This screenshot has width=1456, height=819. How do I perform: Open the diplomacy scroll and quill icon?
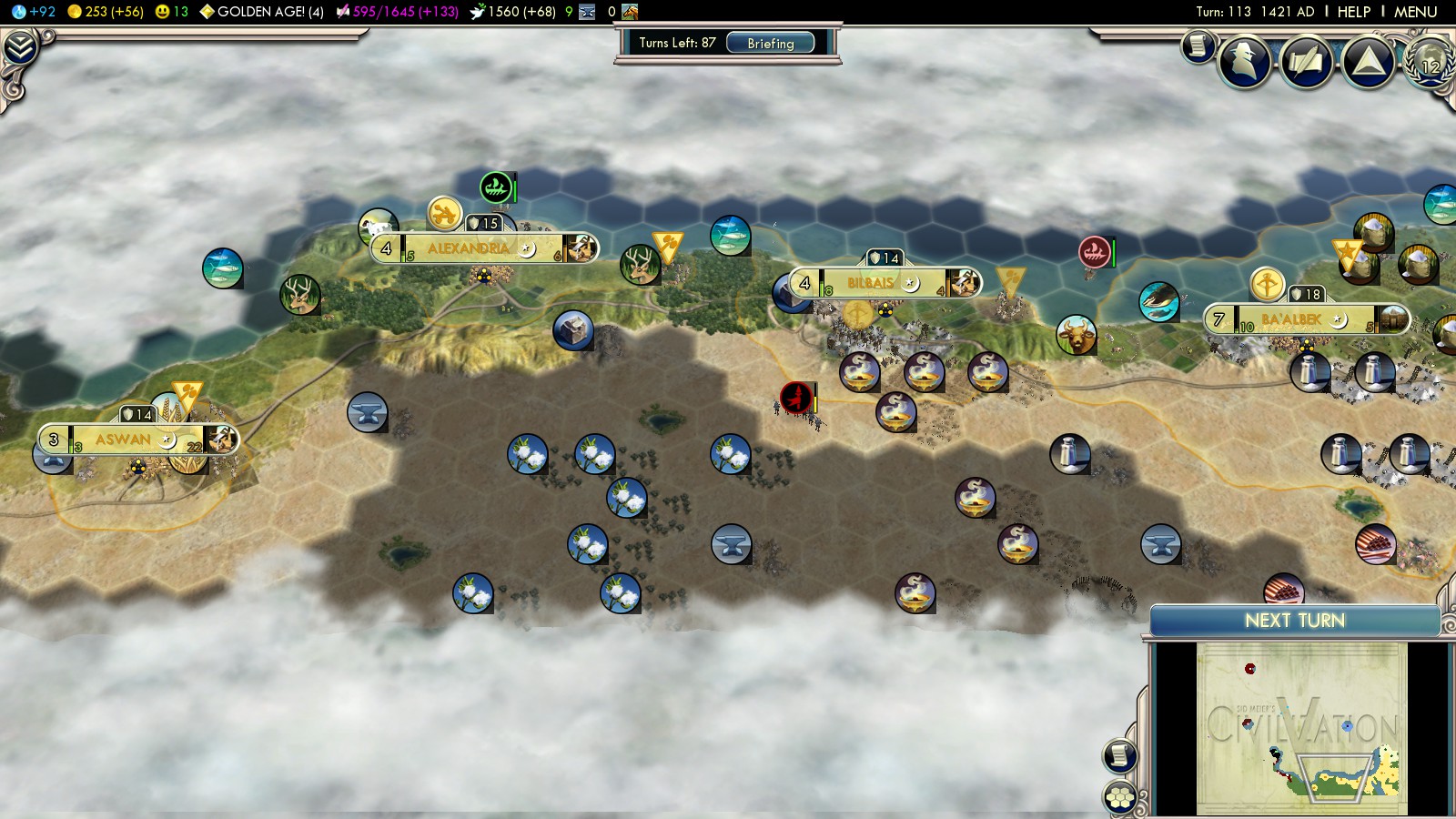1306,62
